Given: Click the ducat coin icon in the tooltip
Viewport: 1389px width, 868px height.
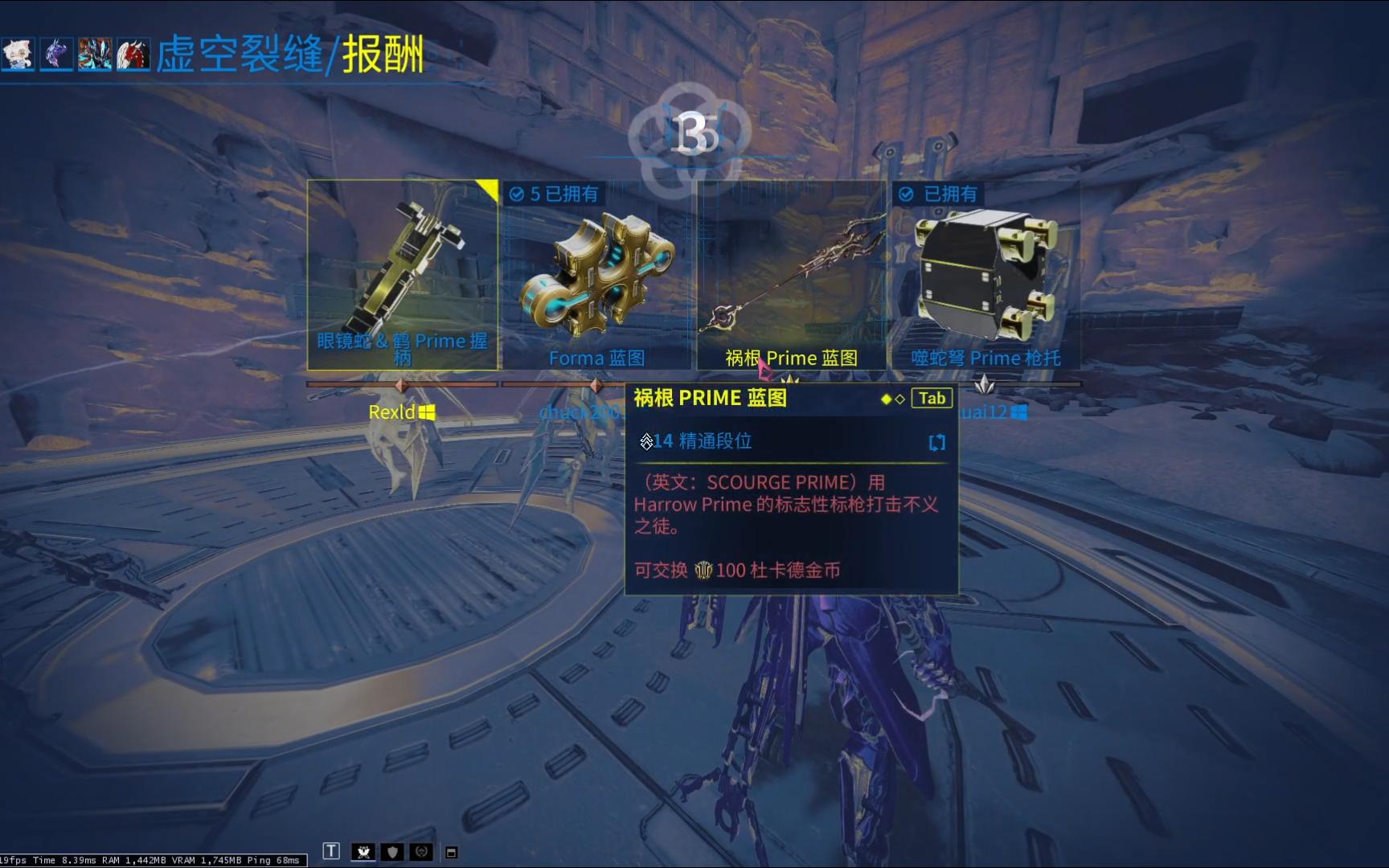Looking at the screenshot, I should 705,571.
